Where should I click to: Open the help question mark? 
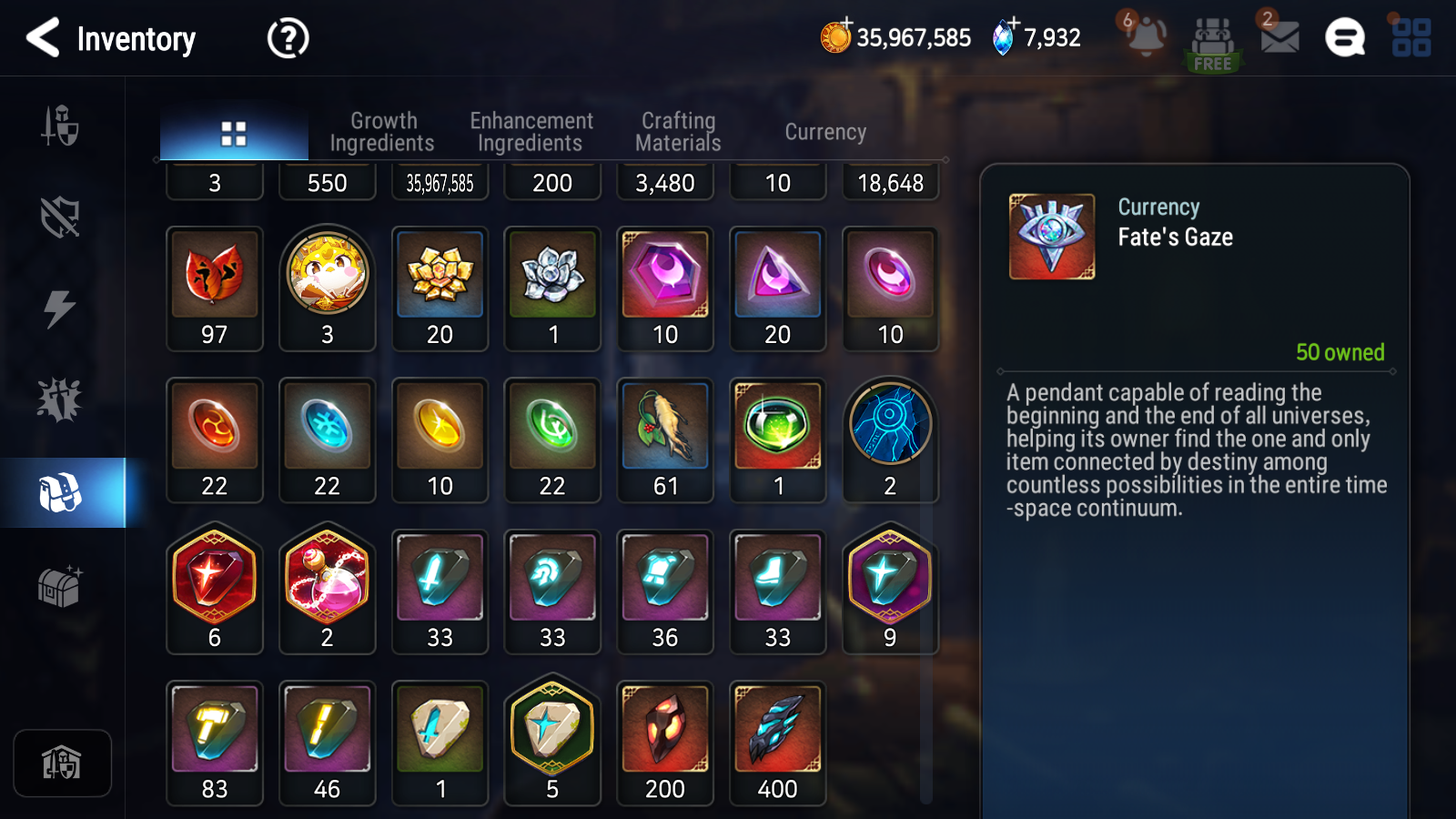coord(288,38)
